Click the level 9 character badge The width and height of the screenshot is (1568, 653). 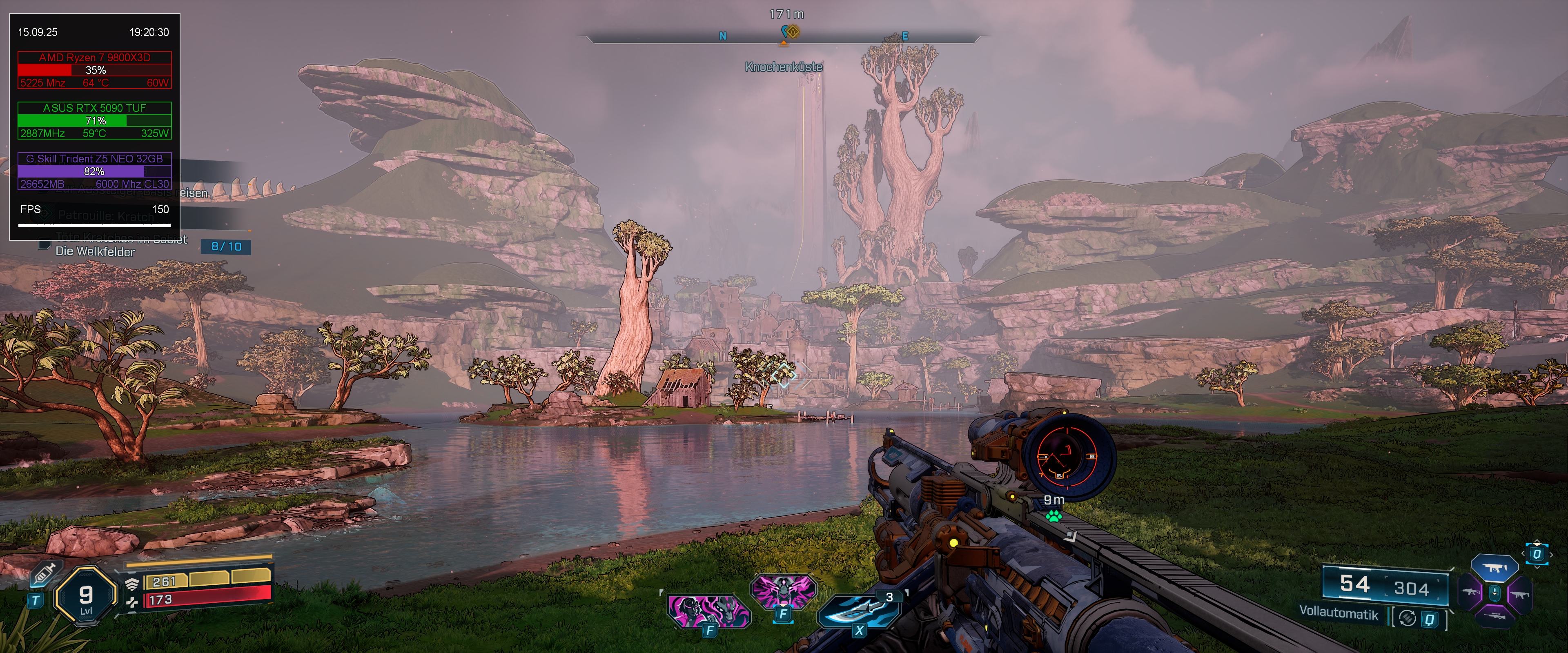tap(86, 596)
